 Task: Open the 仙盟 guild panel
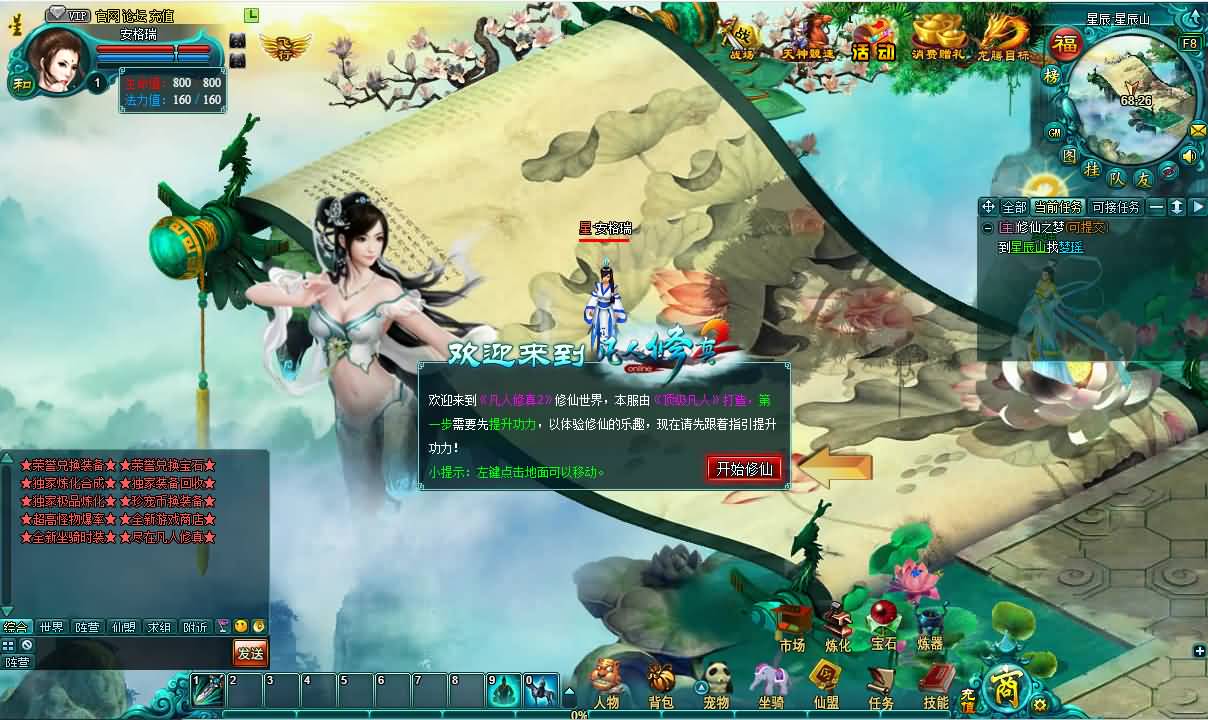click(x=825, y=686)
